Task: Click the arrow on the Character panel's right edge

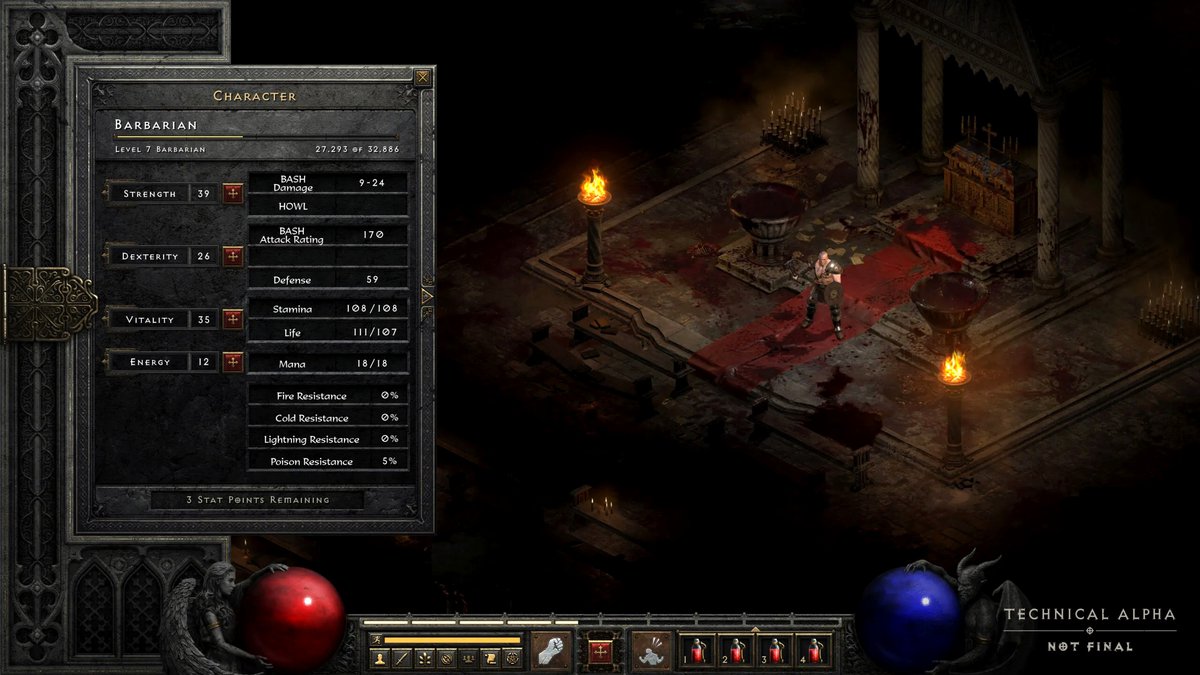Action: (428, 296)
